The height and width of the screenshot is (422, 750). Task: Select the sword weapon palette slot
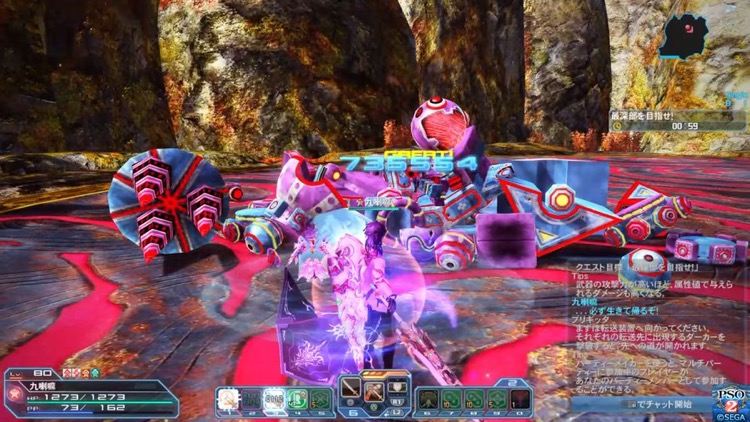coord(350,390)
